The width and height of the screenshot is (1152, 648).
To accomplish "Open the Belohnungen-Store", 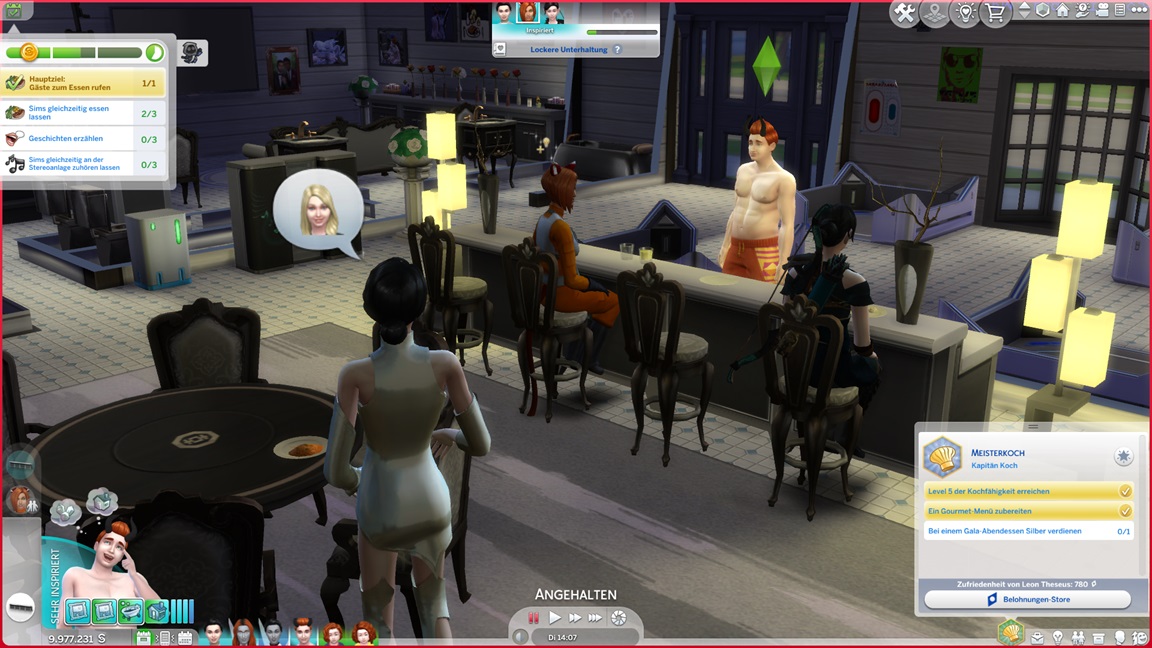I will [x=1027, y=599].
